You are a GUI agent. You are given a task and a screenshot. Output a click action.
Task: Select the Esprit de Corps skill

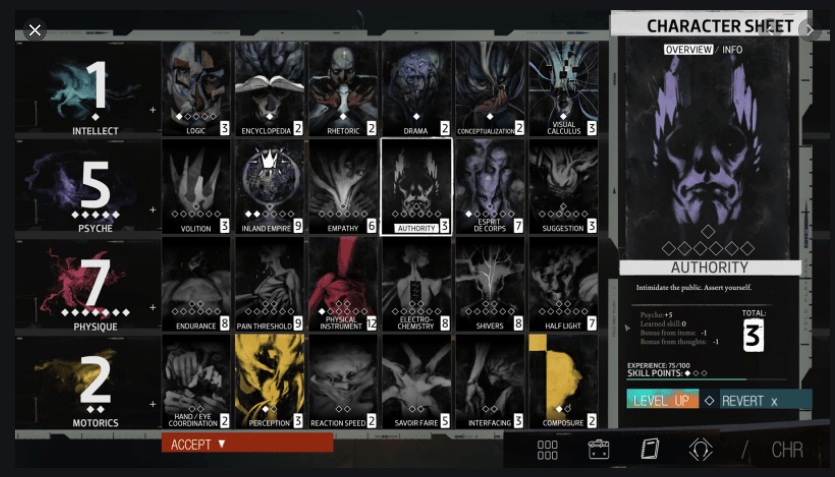tap(489, 186)
